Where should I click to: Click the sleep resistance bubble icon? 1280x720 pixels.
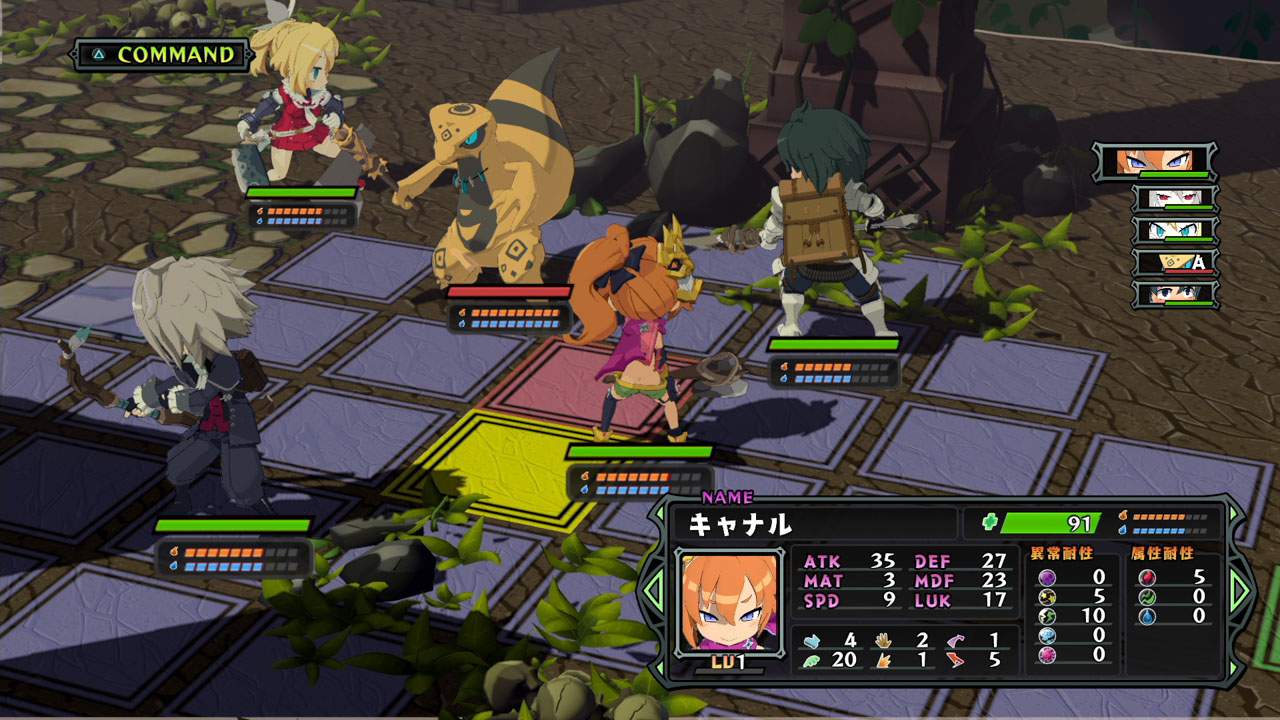click(x=1046, y=637)
